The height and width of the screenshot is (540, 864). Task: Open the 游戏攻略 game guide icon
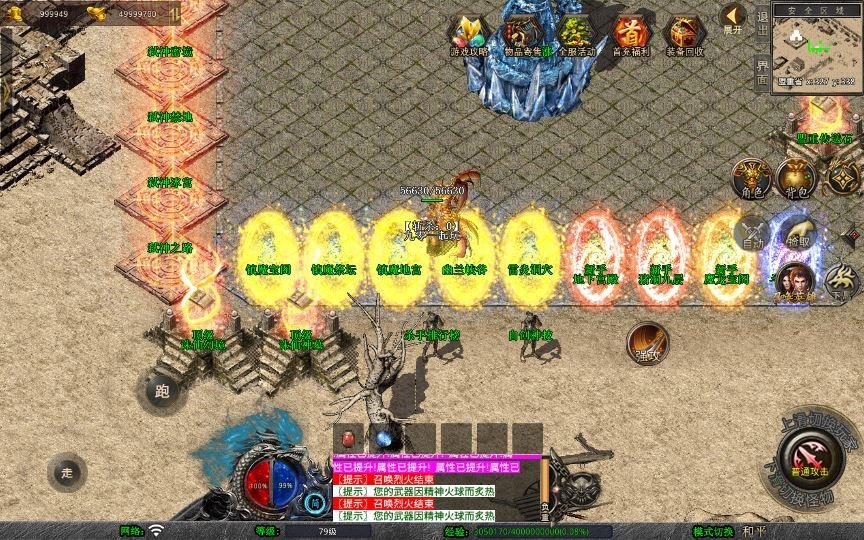click(469, 36)
